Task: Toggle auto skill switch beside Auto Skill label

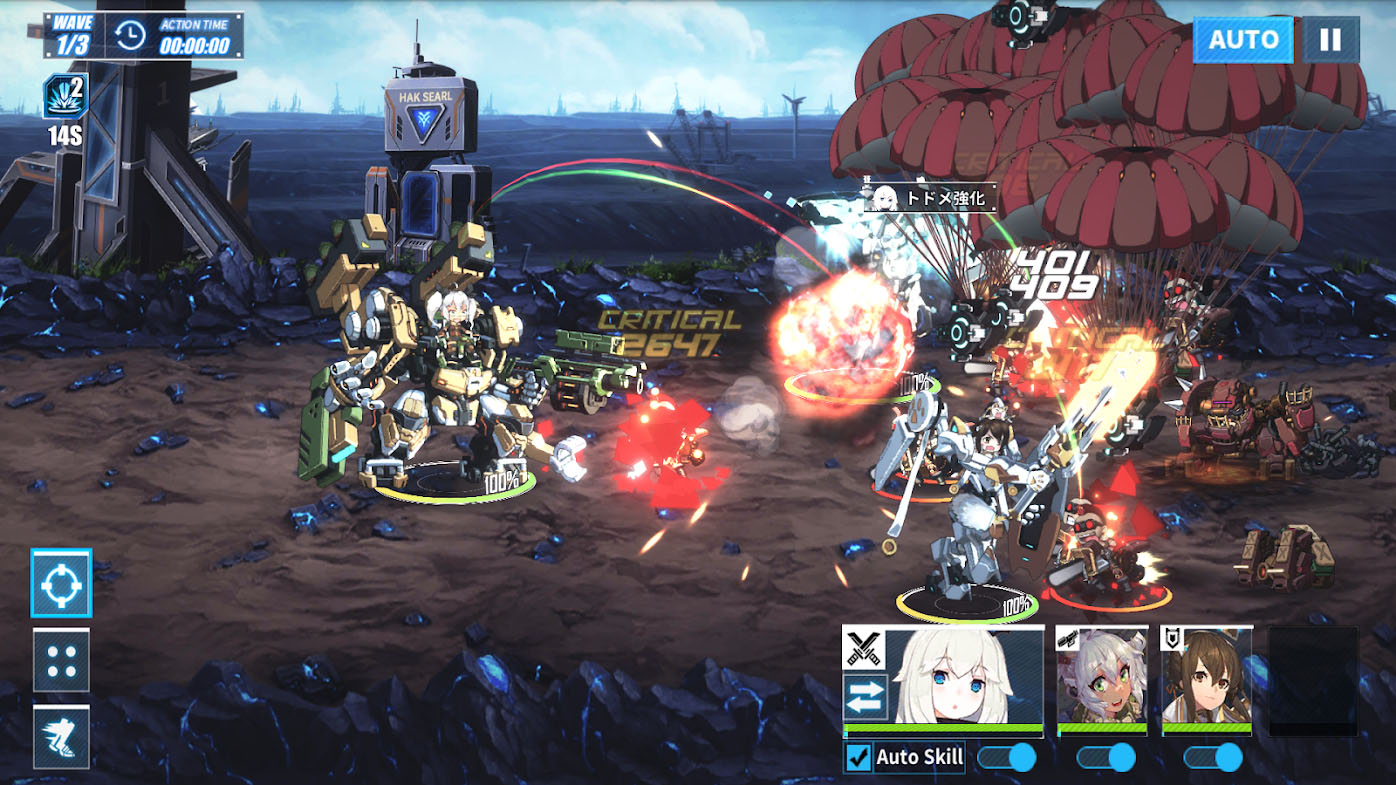Action: tap(1006, 758)
